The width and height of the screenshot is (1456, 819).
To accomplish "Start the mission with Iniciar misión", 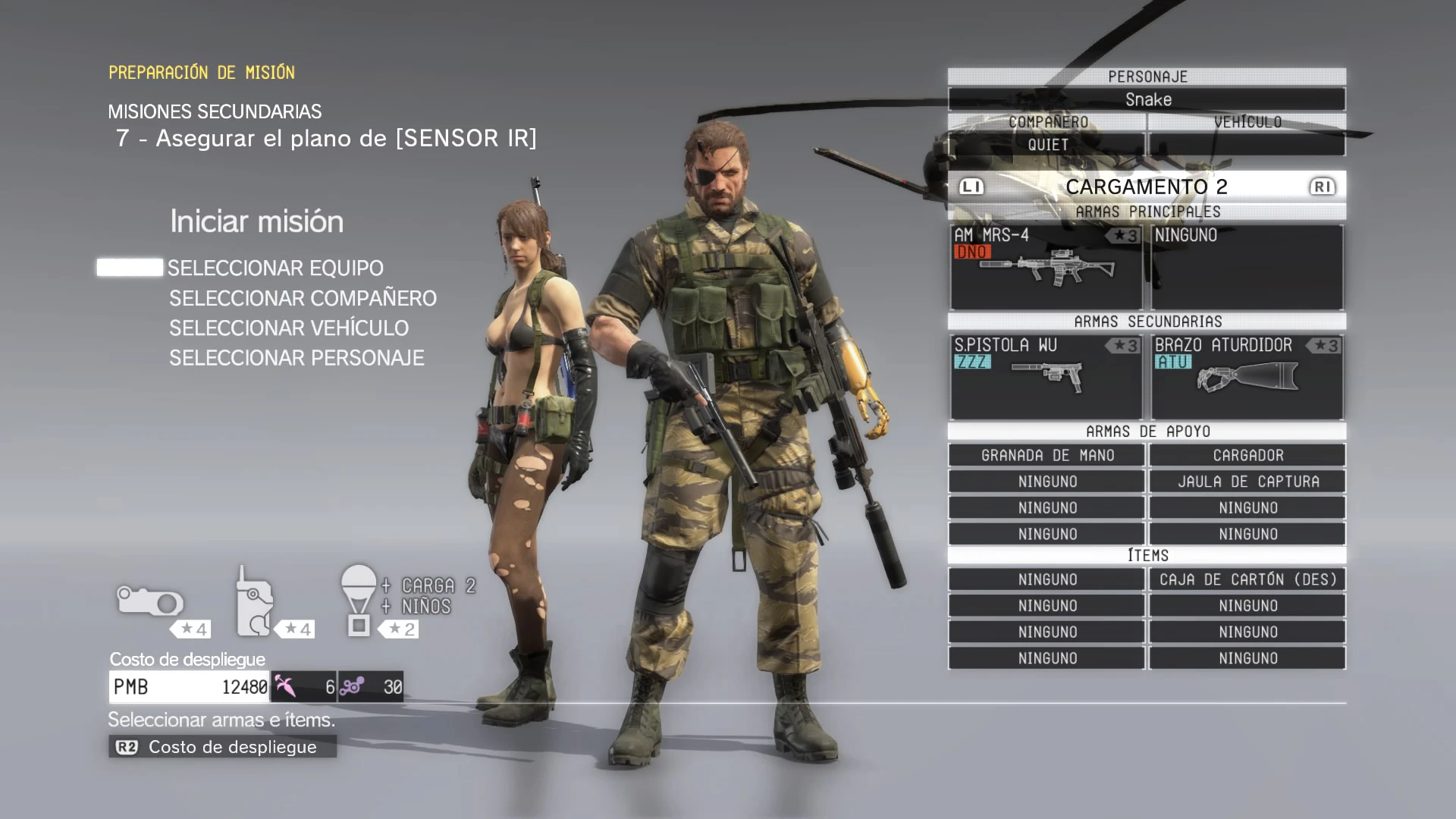I will [256, 221].
